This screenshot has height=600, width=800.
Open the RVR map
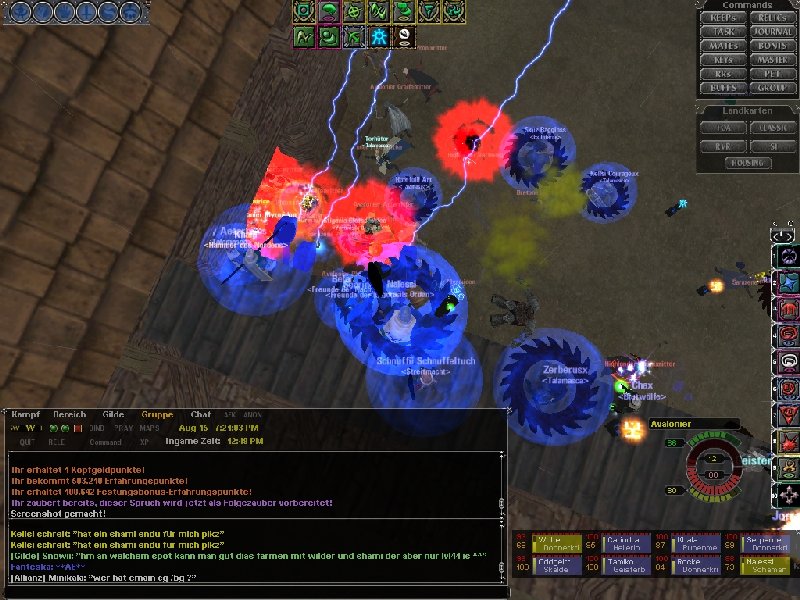[723, 144]
